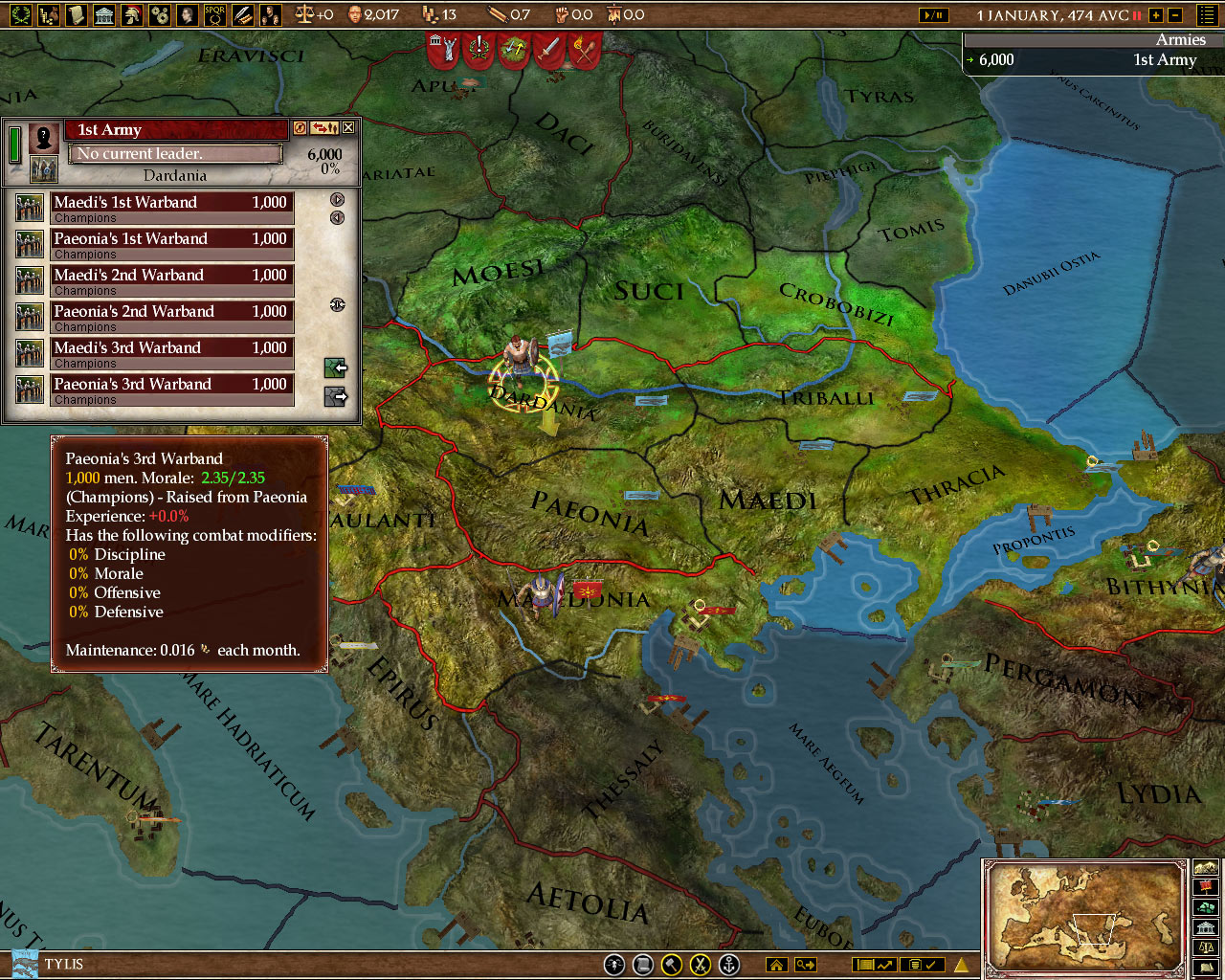The width and height of the screenshot is (1225, 980).
Task: Click the right arrow to cycle selected subunit
Action: pyautogui.click(x=337, y=199)
